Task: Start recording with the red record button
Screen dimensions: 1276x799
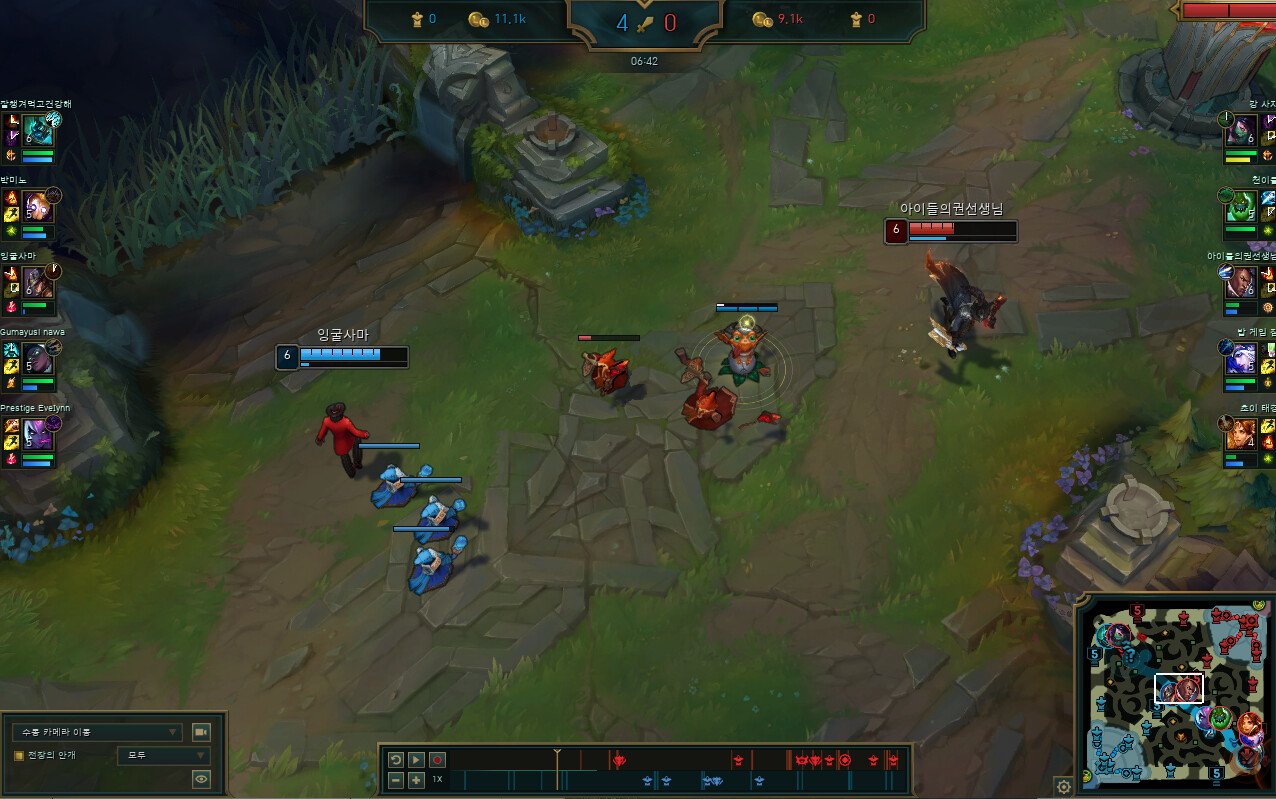Action: click(437, 760)
